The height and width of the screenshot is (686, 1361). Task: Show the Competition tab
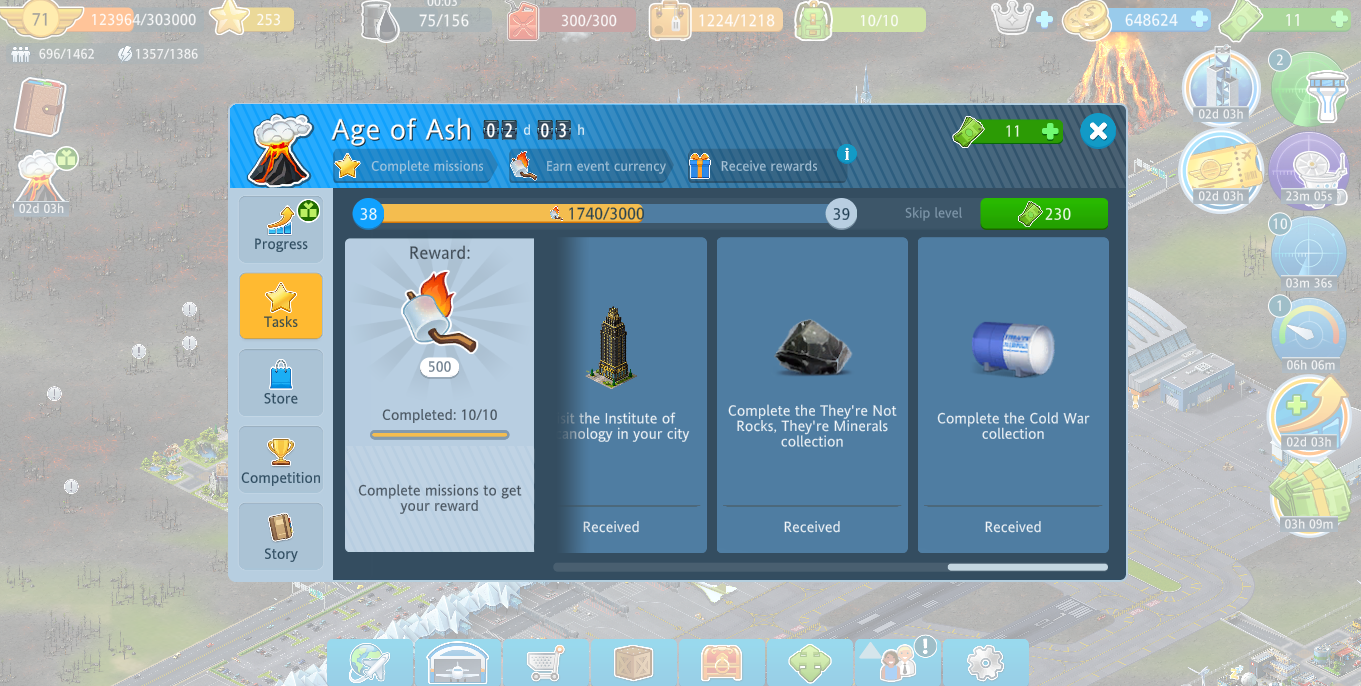[x=281, y=459]
